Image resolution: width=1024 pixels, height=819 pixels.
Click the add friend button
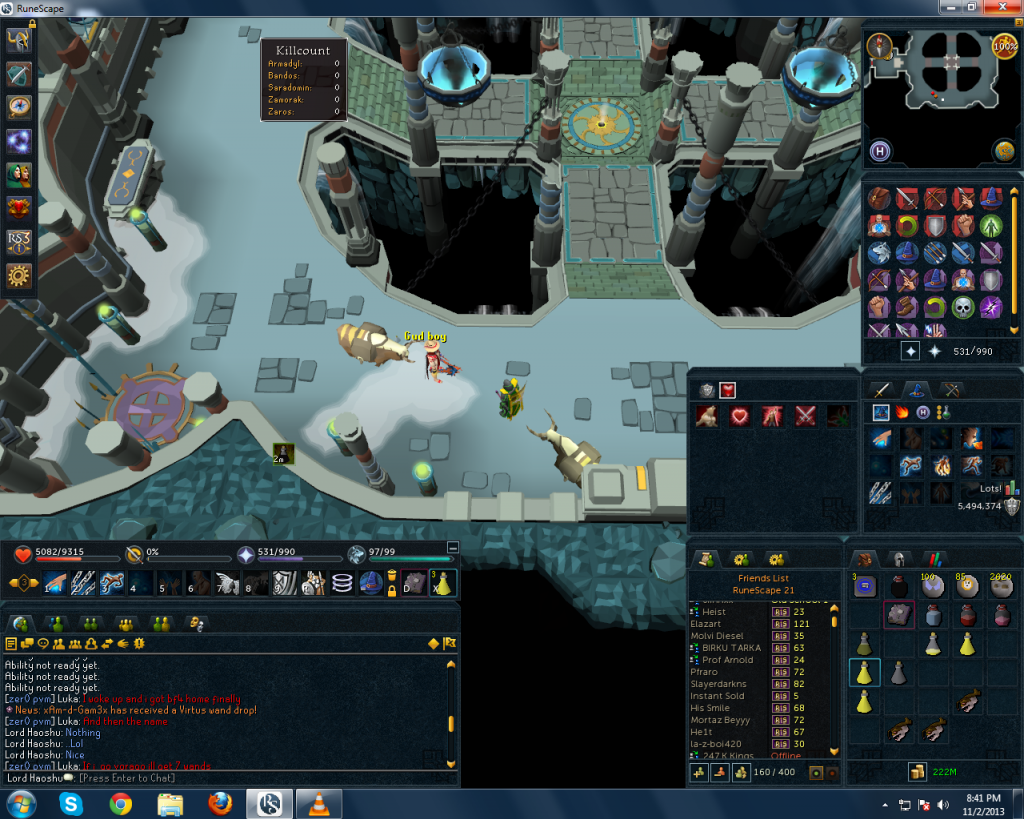[x=698, y=772]
